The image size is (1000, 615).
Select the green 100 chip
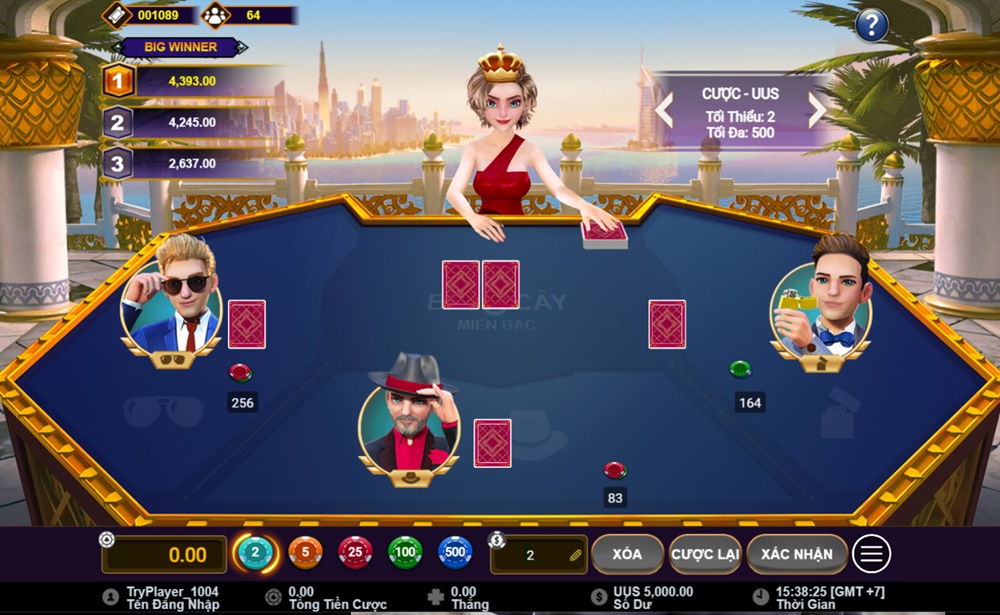point(405,553)
